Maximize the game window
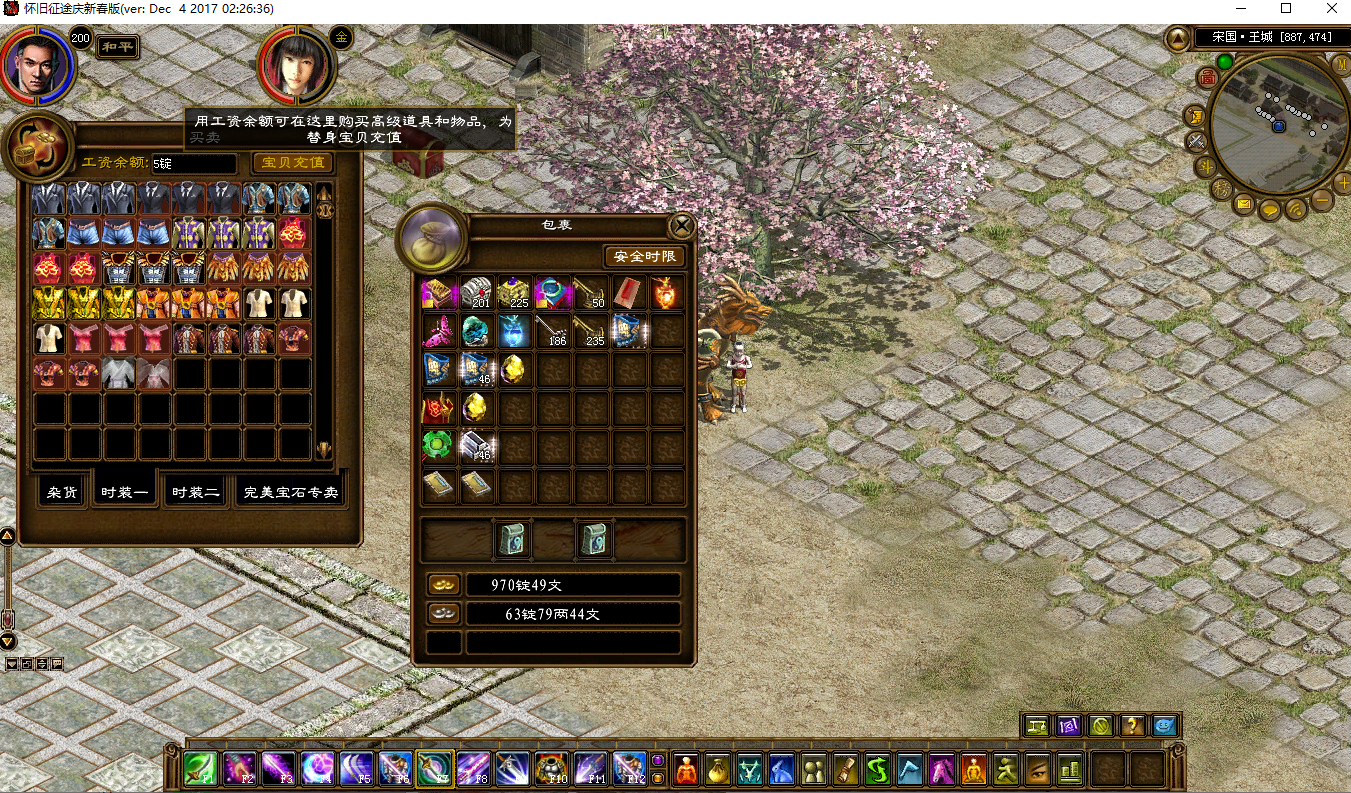This screenshot has height=793, width=1351. (x=1286, y=9)
